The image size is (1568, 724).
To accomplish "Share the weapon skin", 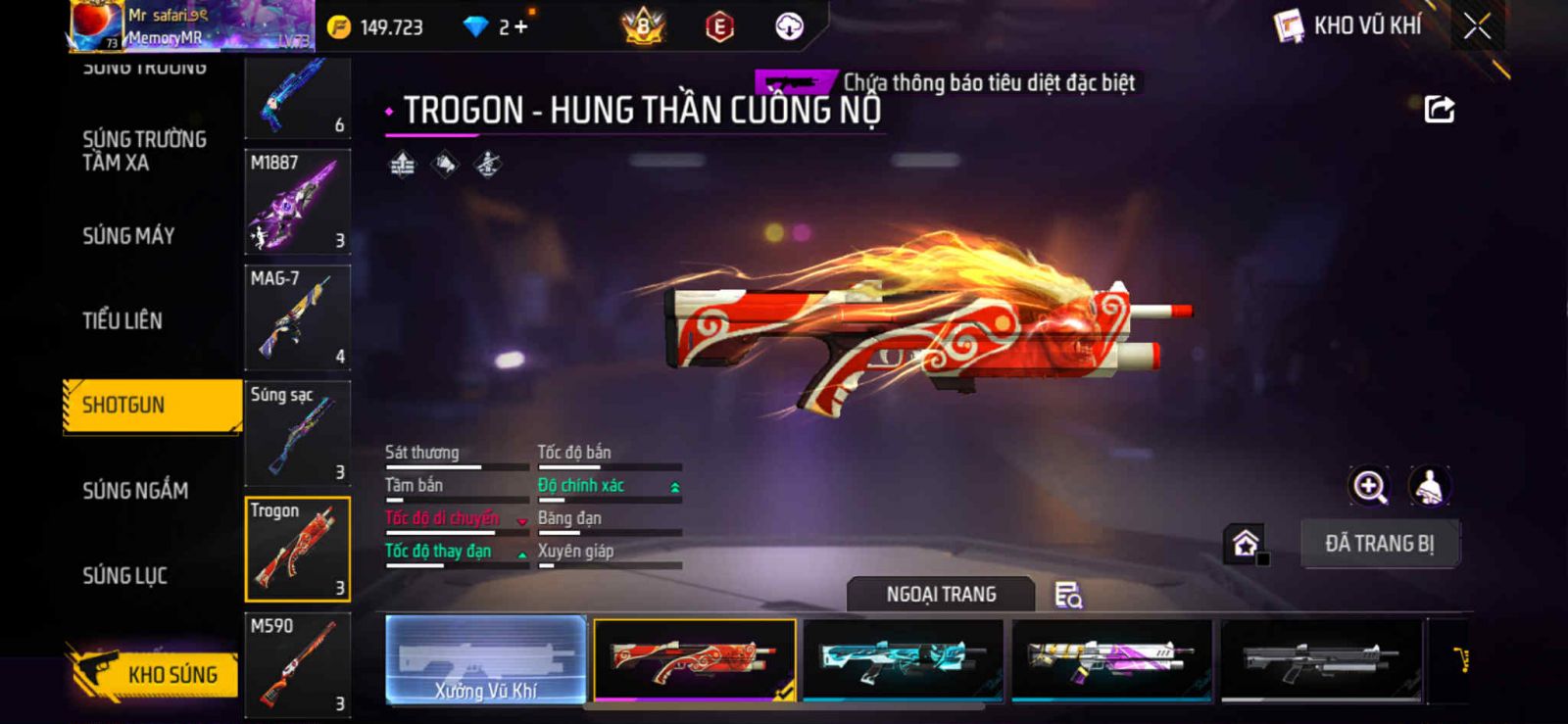I will [1439, 109].
